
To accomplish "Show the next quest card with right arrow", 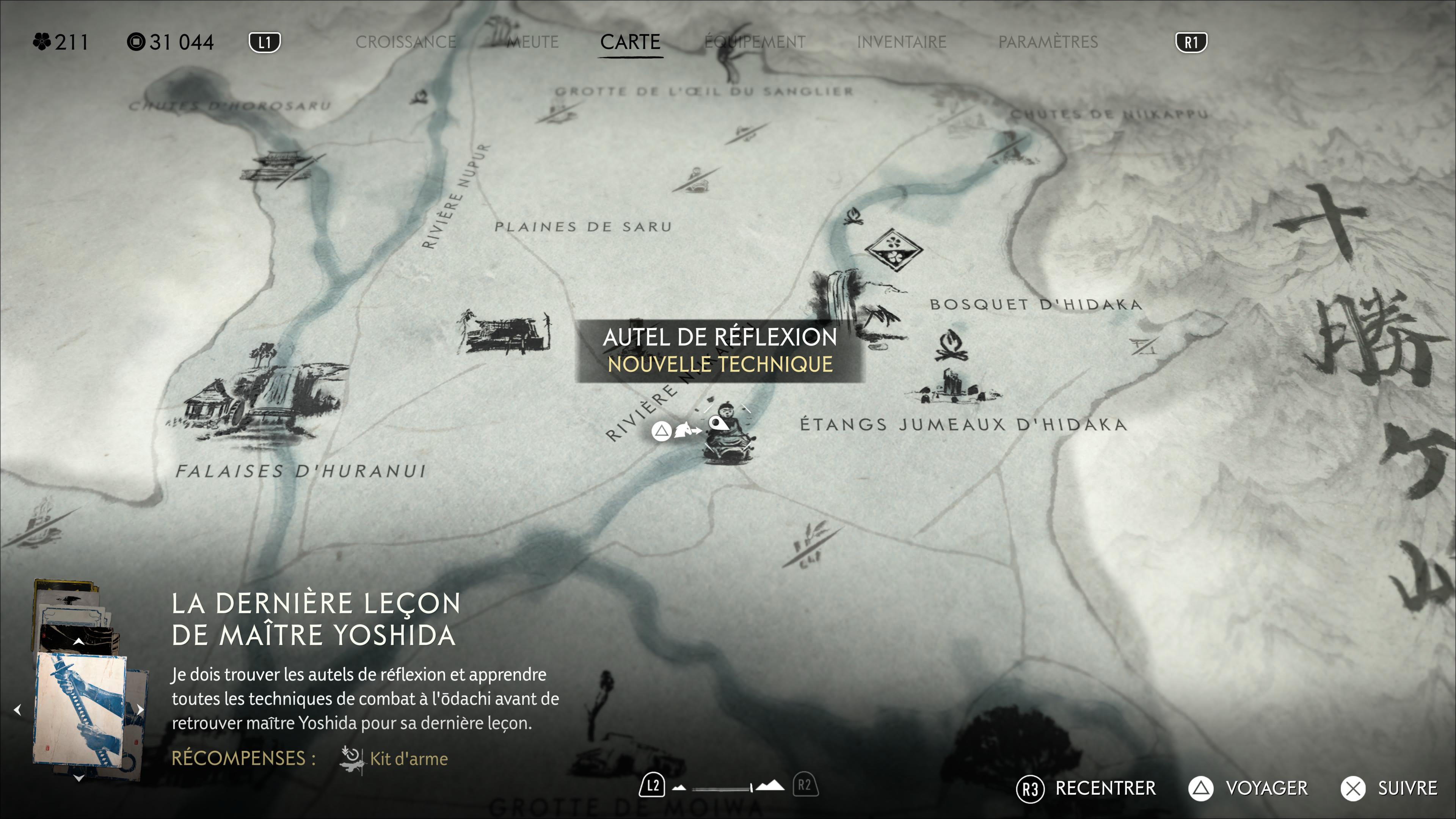I will pyautogui.click(x=140, y=709).
